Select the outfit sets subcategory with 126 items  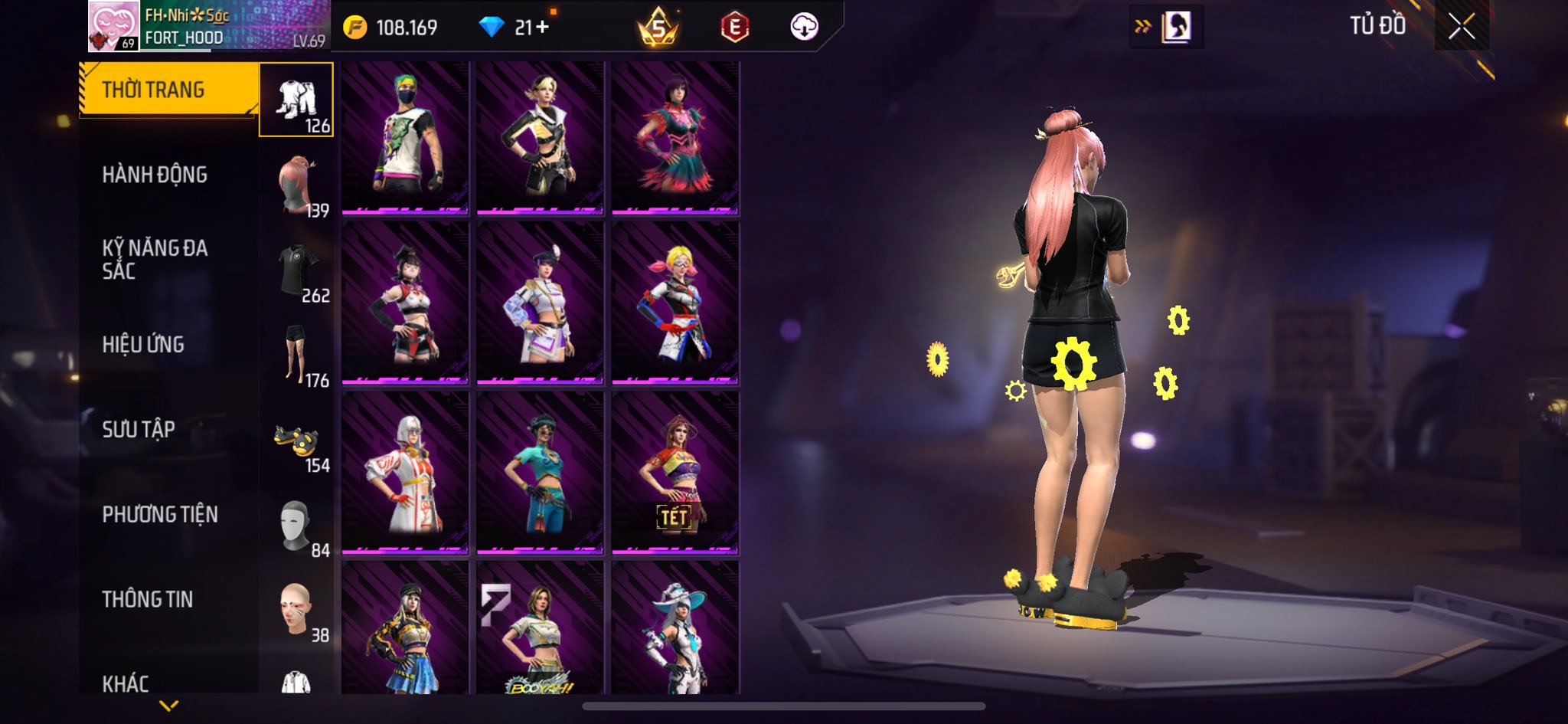coord(296,100)
